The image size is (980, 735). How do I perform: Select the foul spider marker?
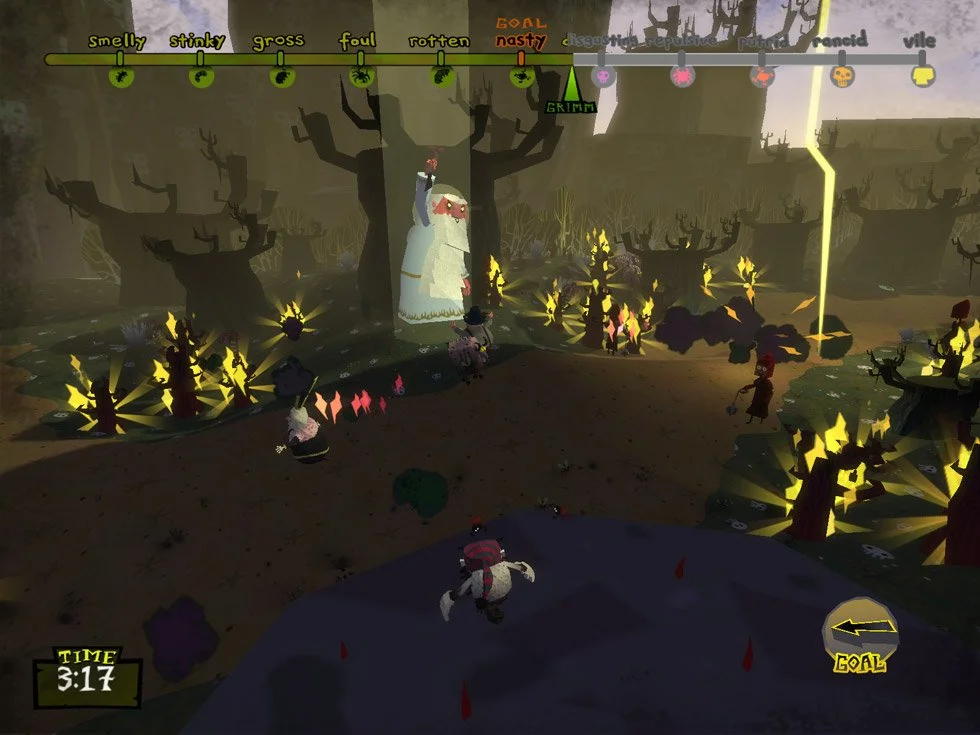[361, 76]
